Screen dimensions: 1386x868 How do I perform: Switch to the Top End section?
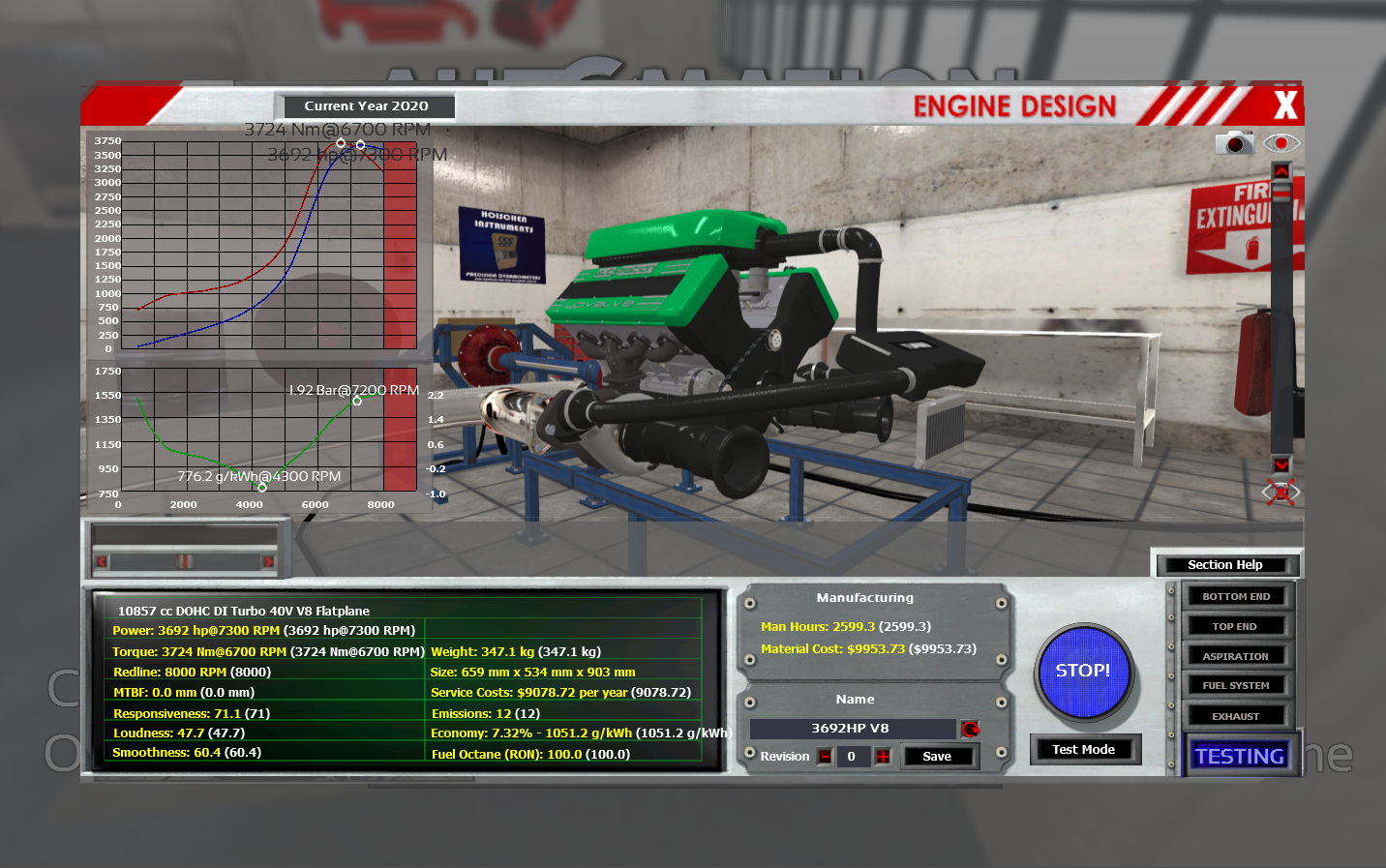point(1235,627)
